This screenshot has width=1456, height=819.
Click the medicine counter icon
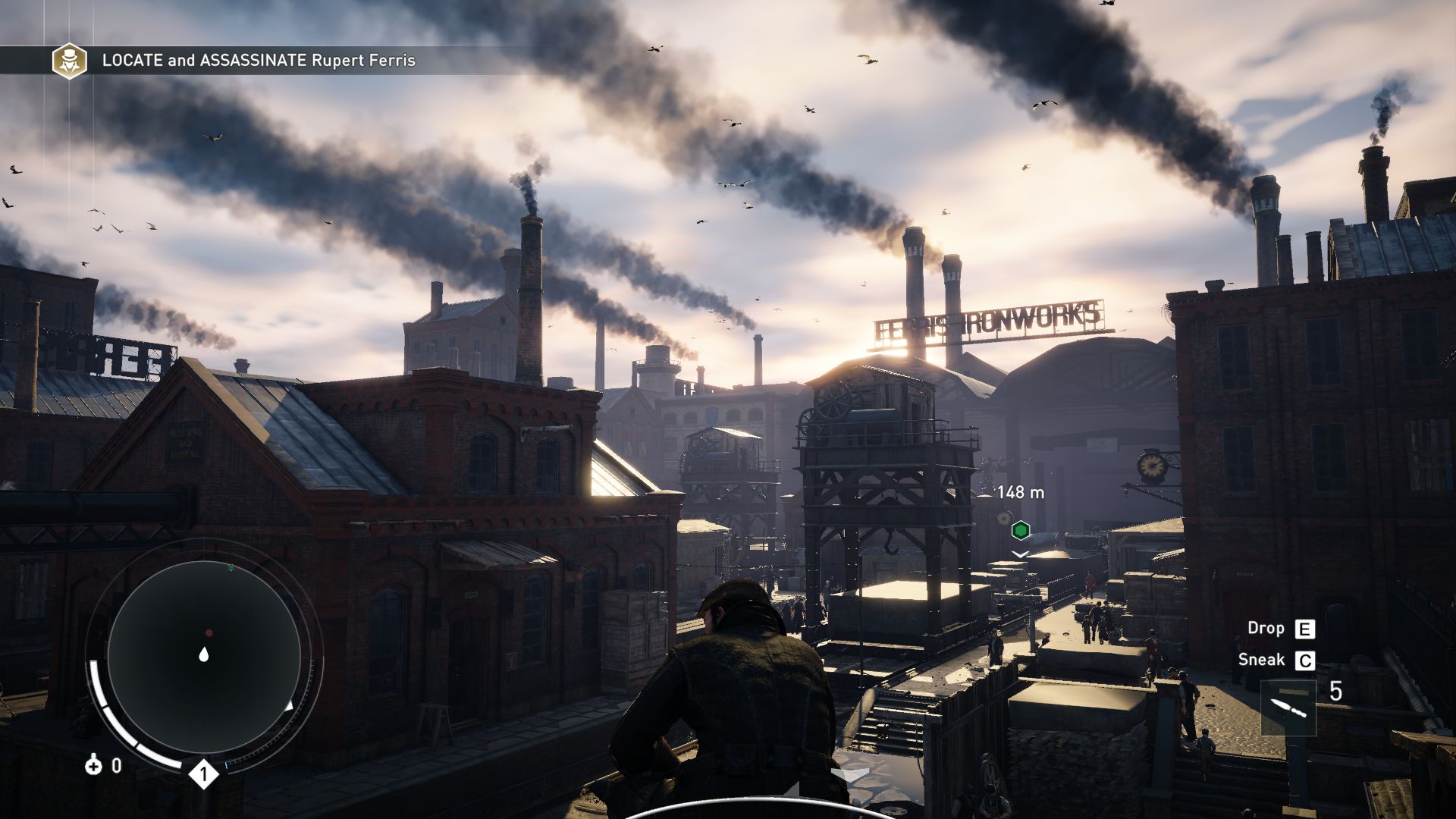click(93, 766)
